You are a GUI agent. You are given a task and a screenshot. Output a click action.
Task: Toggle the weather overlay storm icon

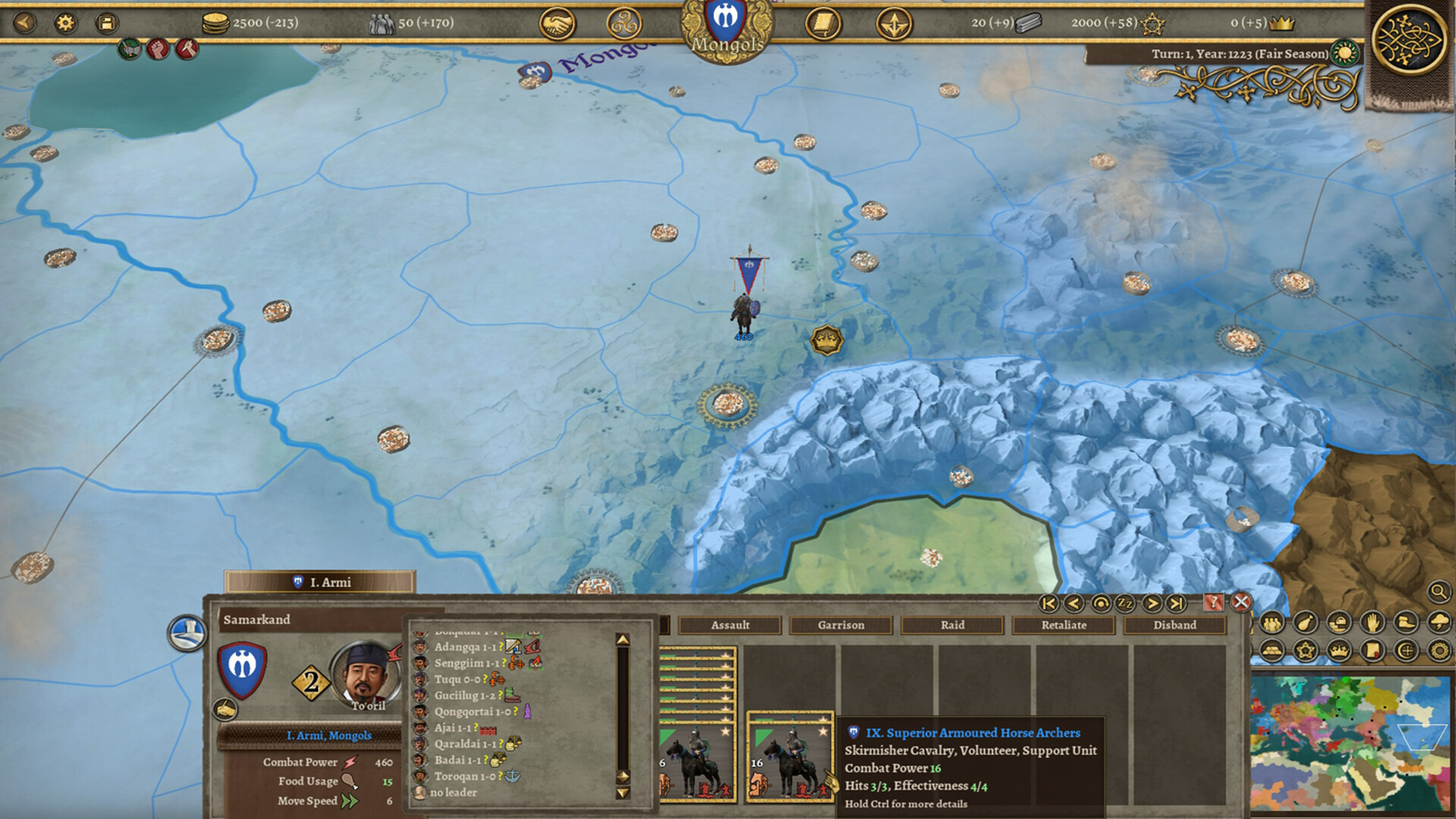(1438, 622)
